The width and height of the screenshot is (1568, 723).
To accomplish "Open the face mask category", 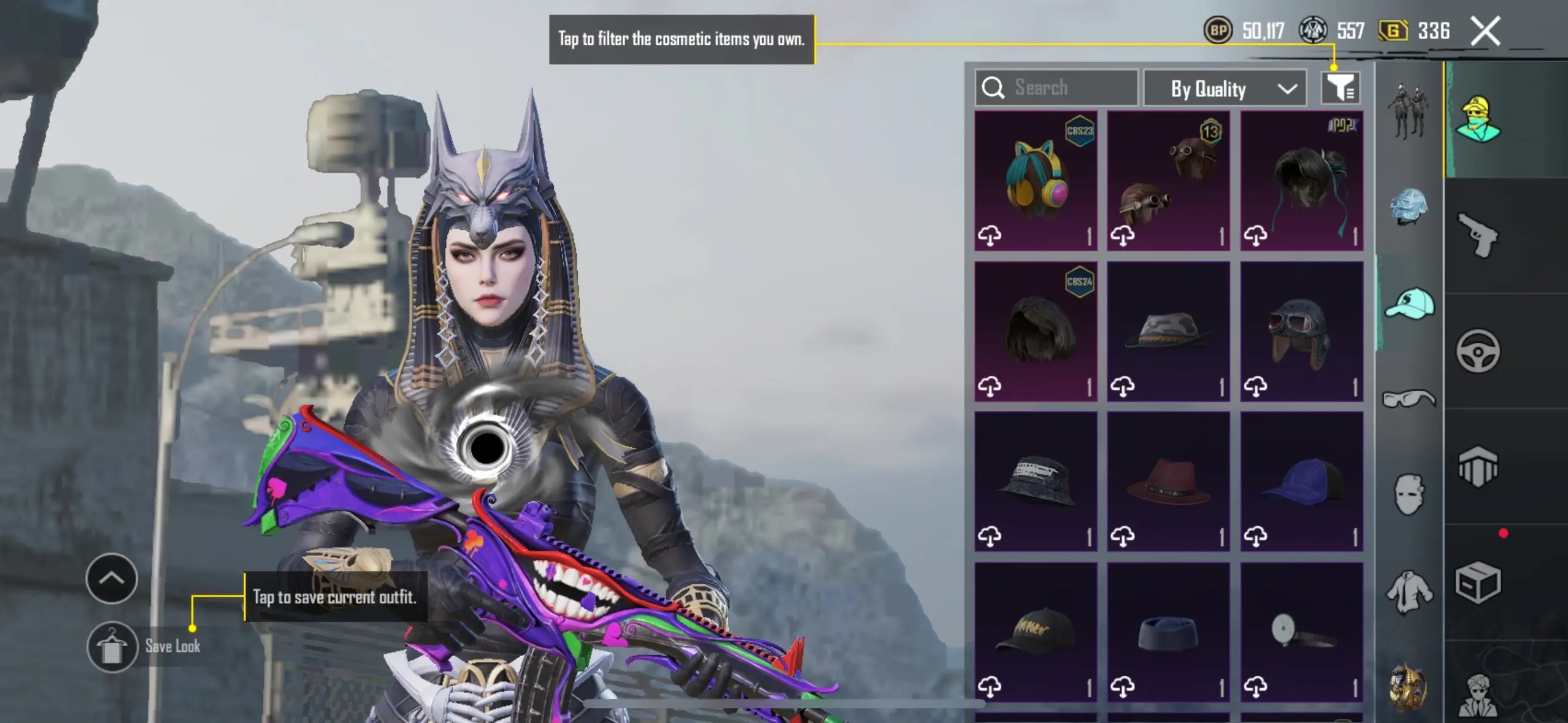I will coord(1409,494).
